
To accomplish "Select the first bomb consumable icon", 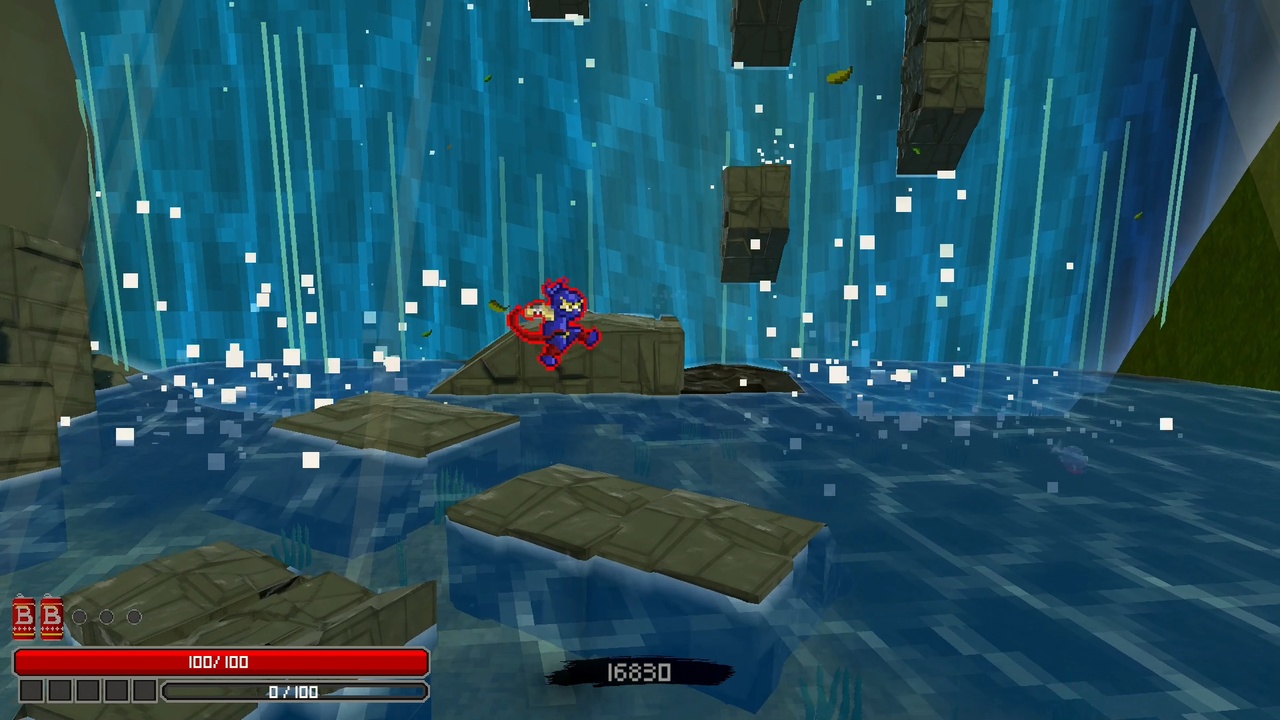I will click(24, 617).
